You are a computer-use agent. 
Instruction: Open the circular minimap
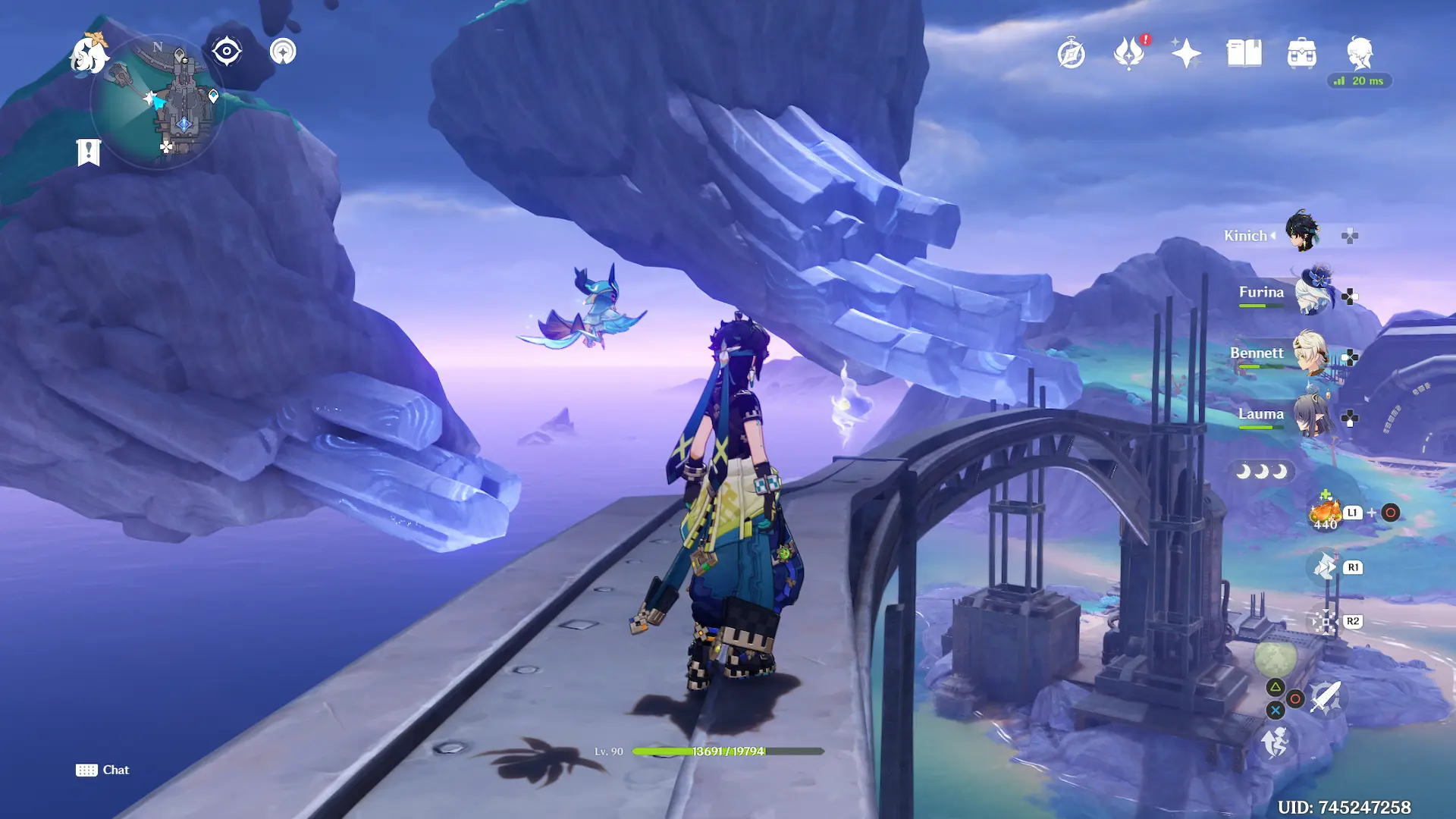158,102
